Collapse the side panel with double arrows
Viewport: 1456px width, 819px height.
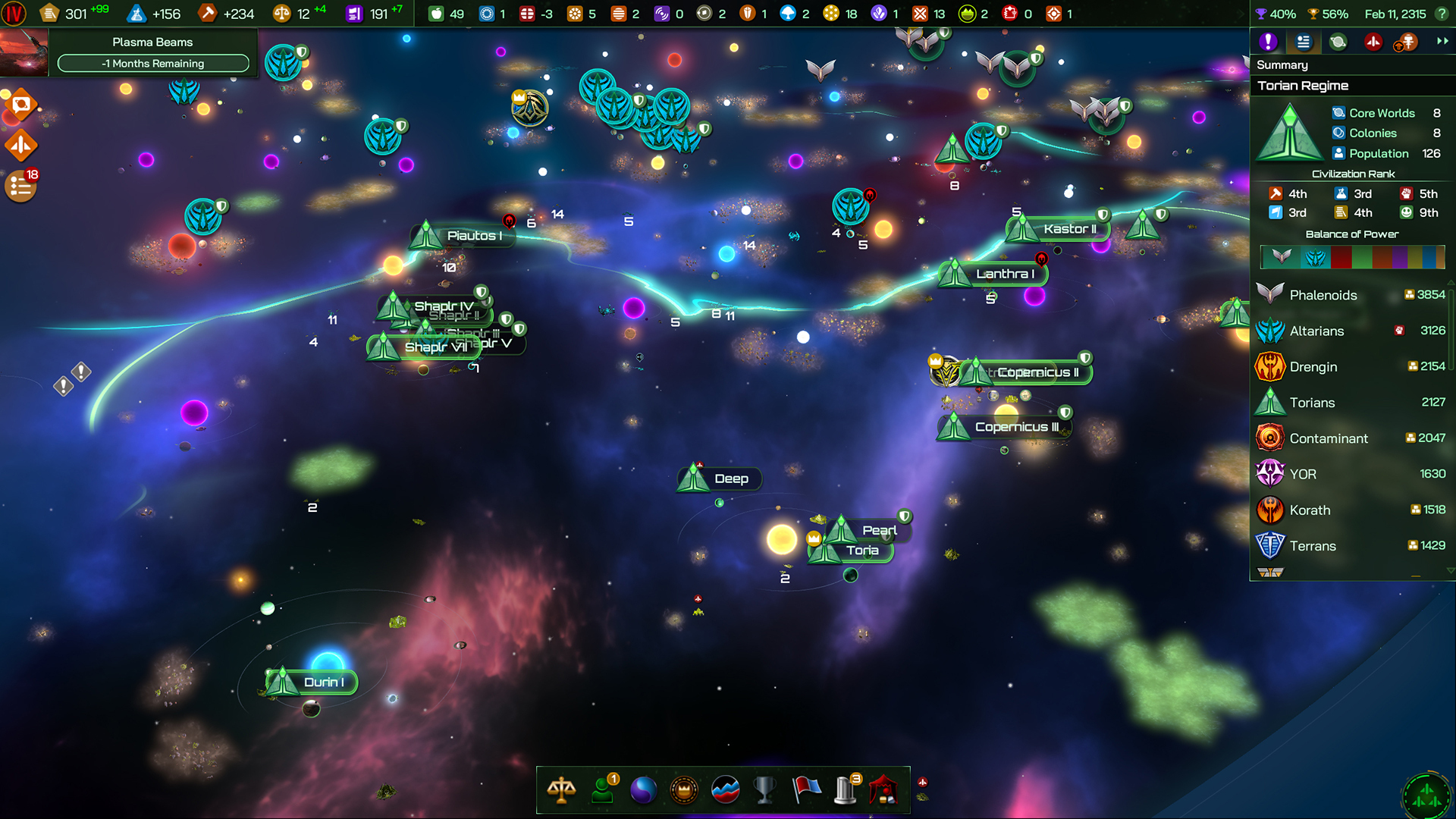click(1442, 42)
